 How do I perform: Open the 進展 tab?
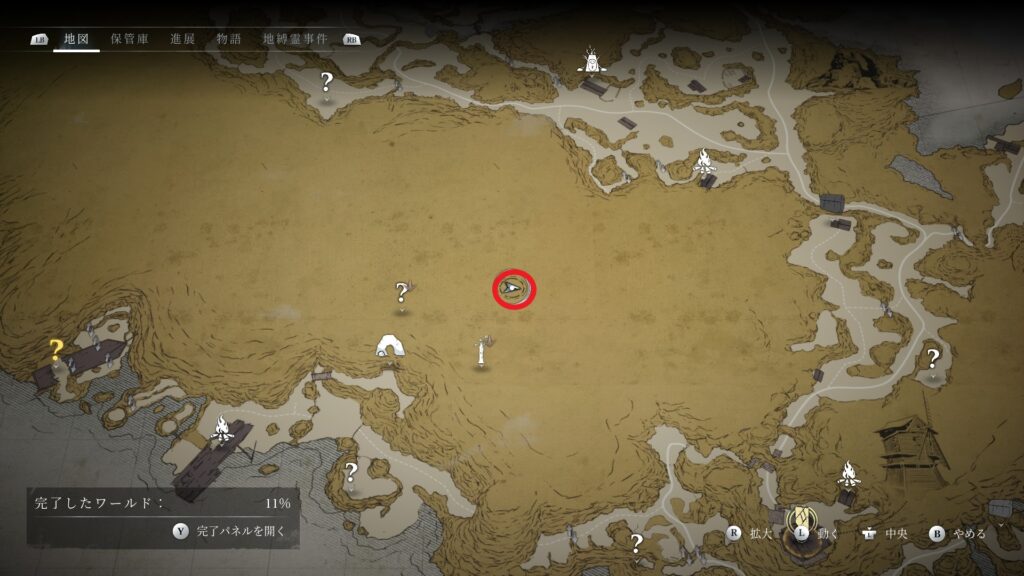coord(182,39)
